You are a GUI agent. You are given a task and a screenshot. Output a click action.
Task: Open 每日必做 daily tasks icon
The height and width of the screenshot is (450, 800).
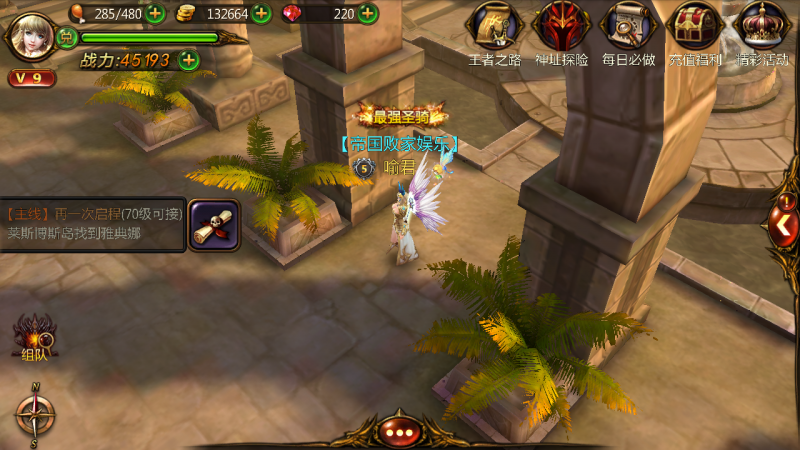628,28
